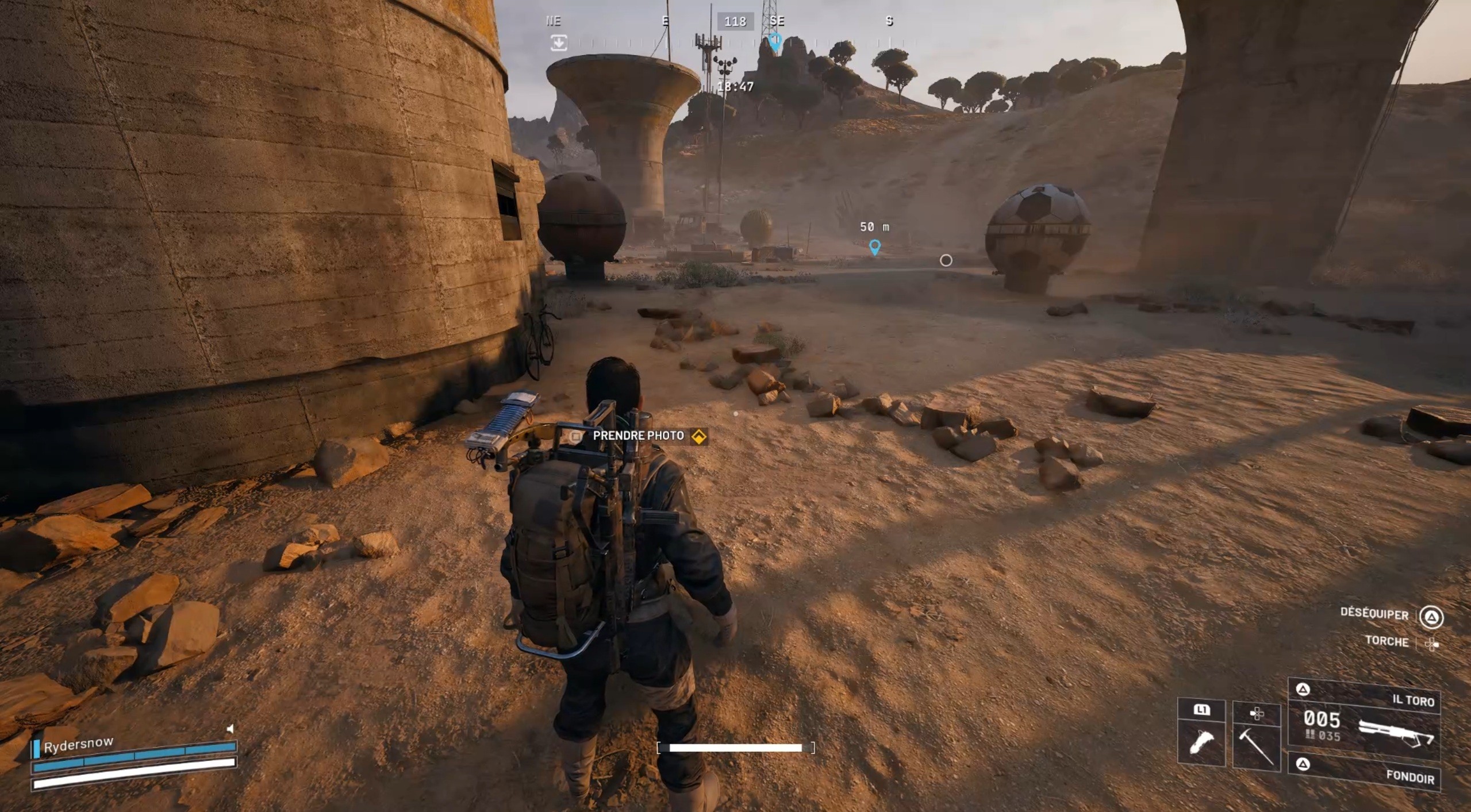This screenshot has width=1471, height=812.
Task: Click the blue waypoint marker on the compass
Action: (x=775, y=41)
